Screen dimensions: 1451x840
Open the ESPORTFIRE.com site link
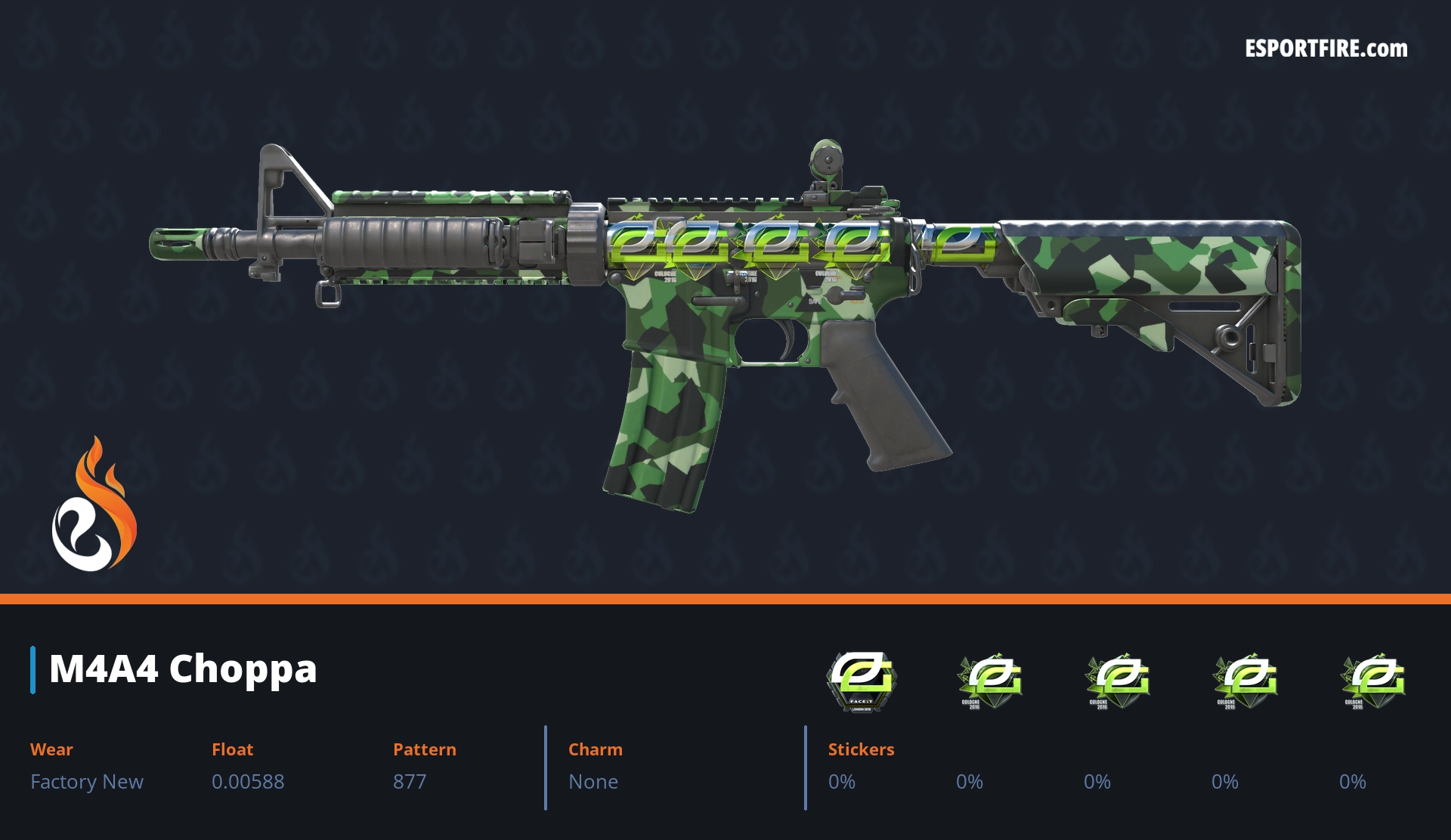click(1326, 49)
